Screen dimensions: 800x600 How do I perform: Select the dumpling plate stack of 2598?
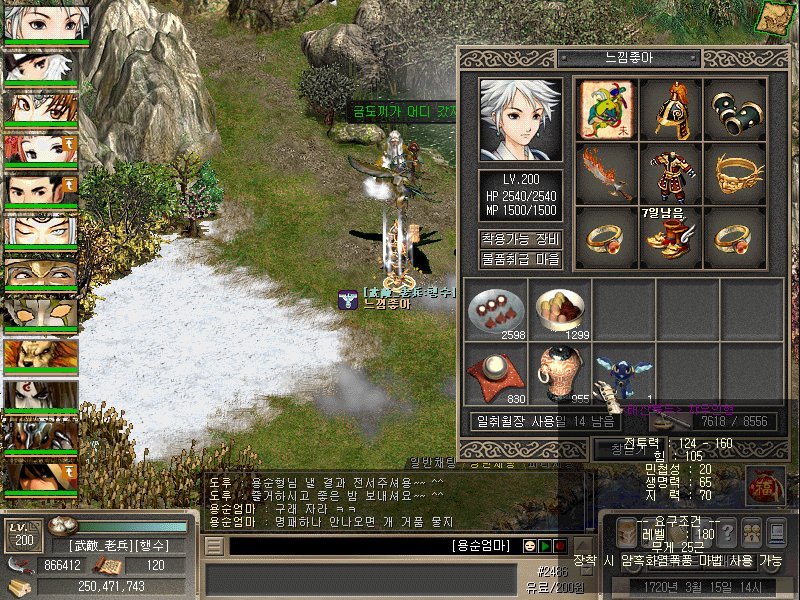pos(496,309)
